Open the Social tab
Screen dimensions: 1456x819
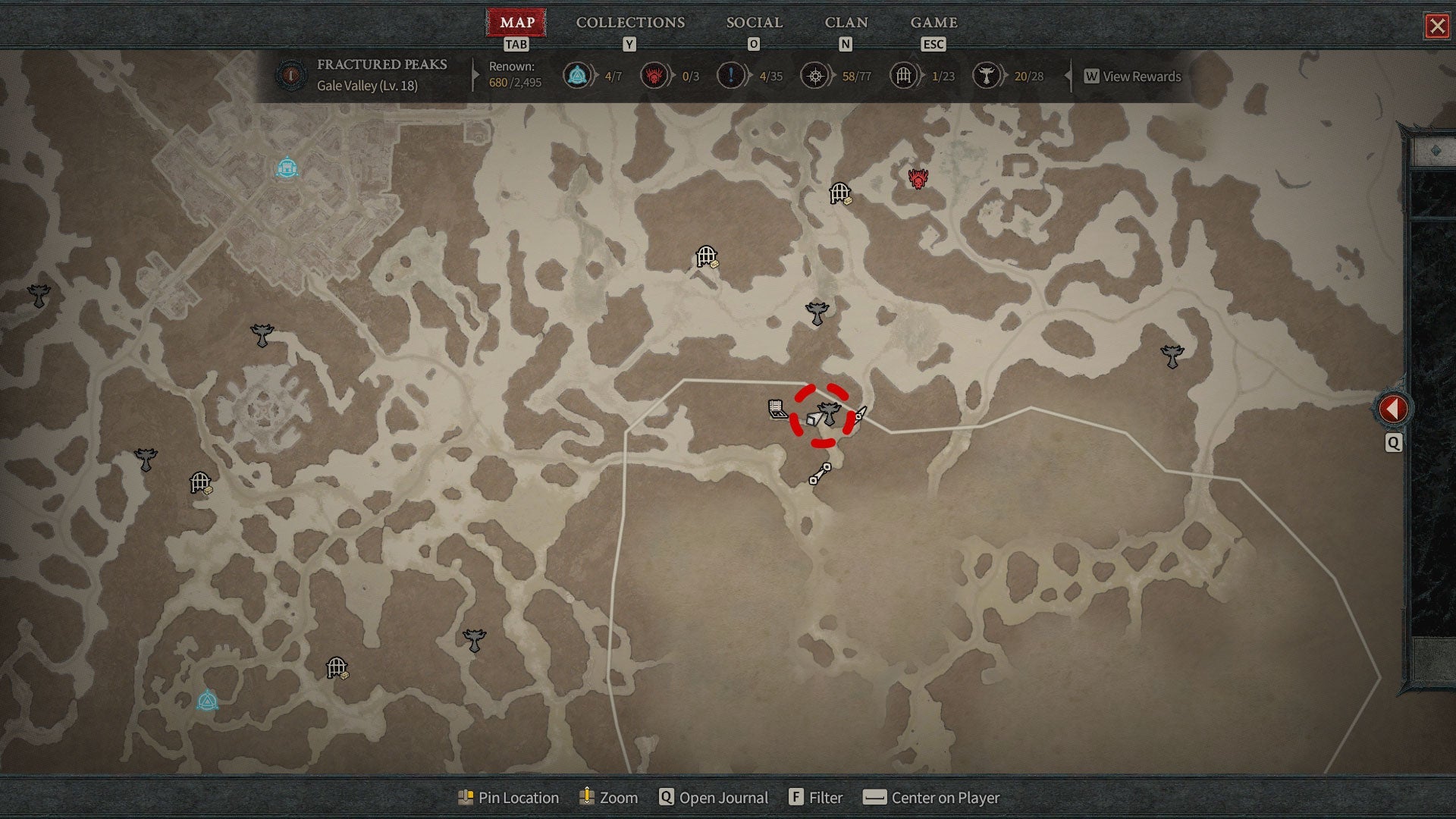point(754,23)
